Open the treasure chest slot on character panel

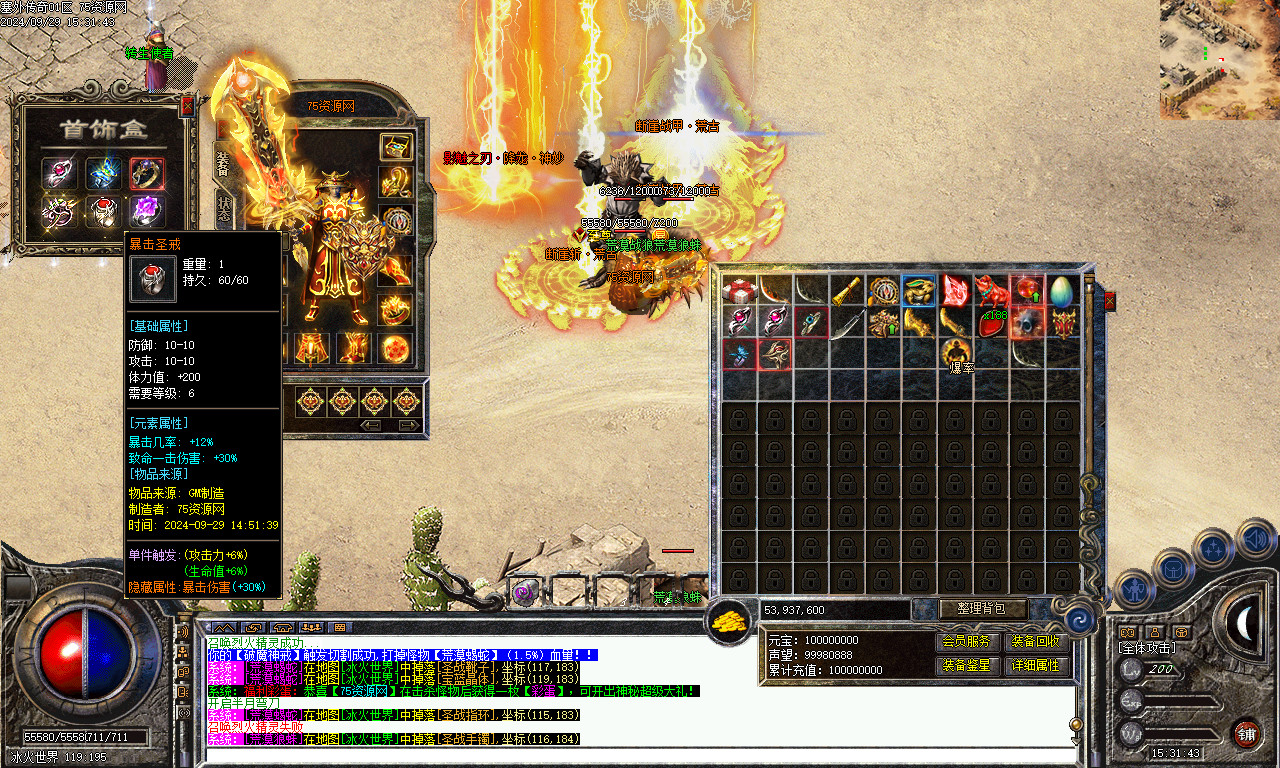coord(397,146)
